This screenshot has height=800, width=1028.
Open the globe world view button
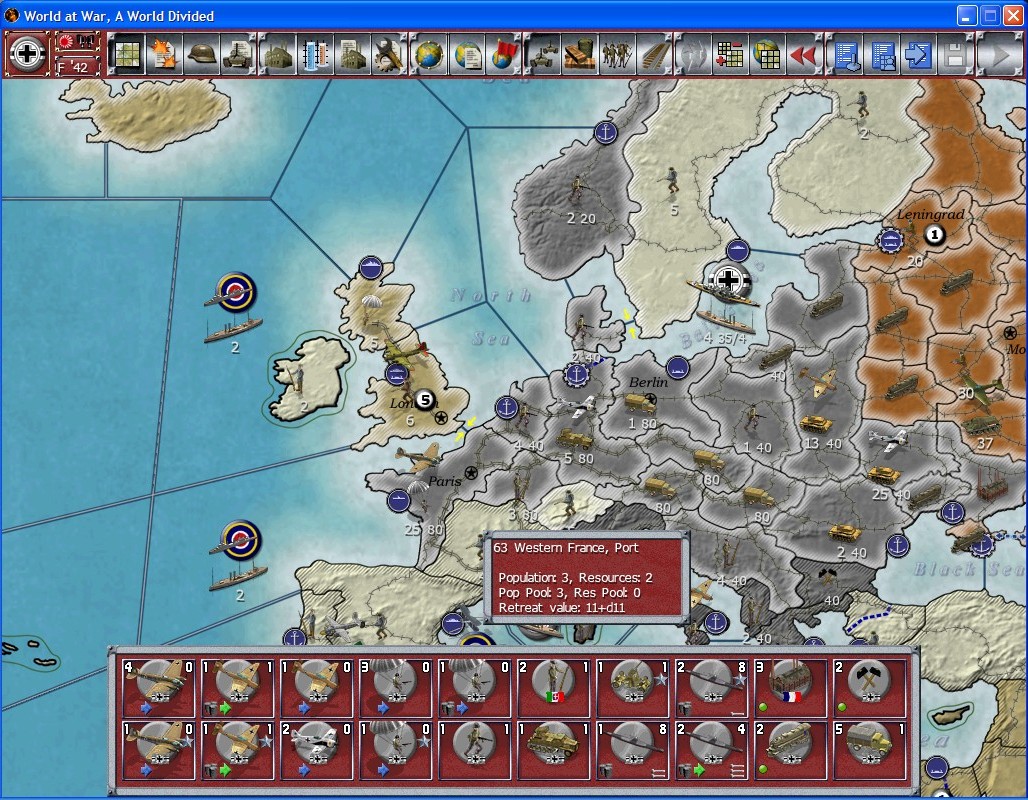(x=428, y=54)
